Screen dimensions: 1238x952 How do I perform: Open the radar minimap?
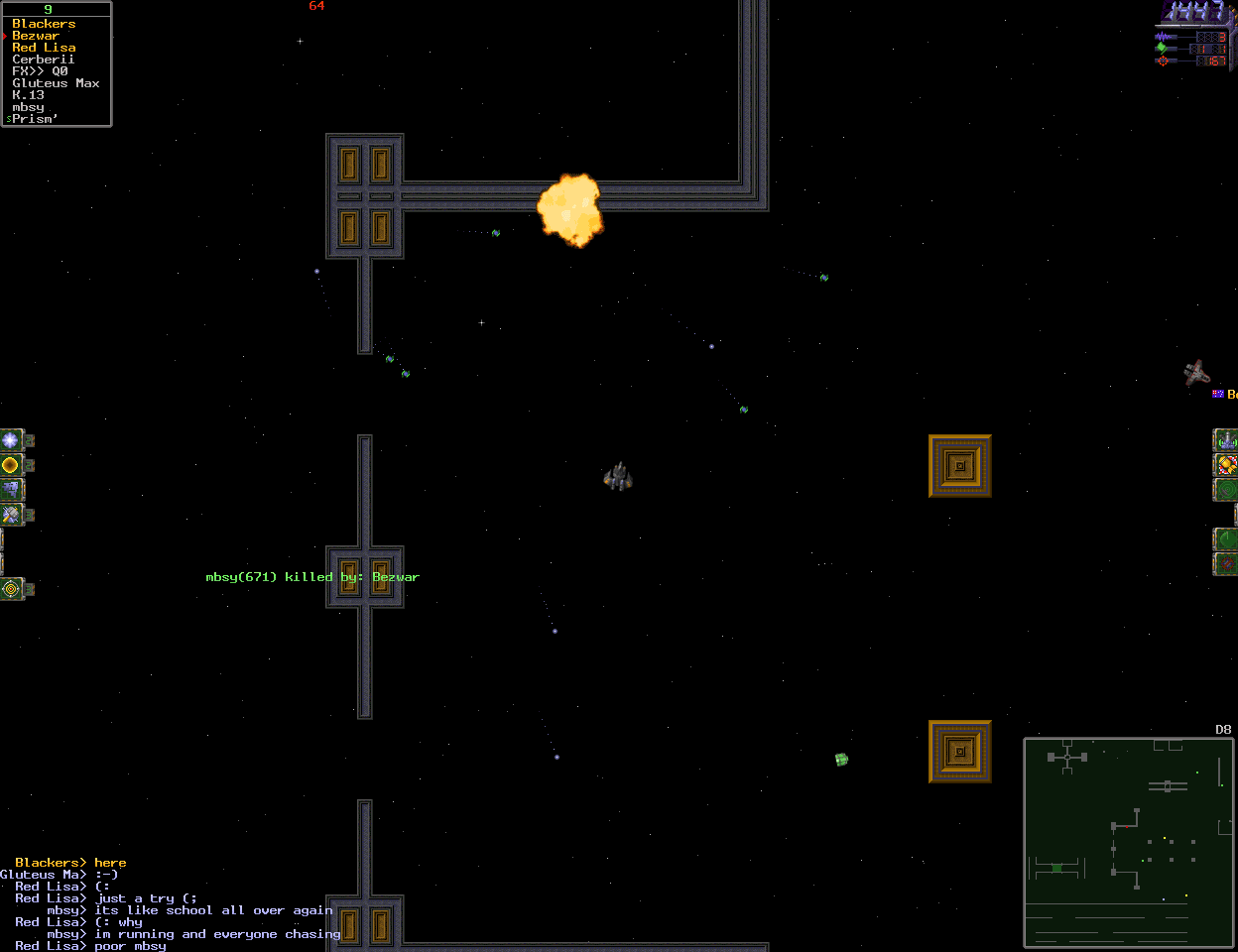point(1128,843)
